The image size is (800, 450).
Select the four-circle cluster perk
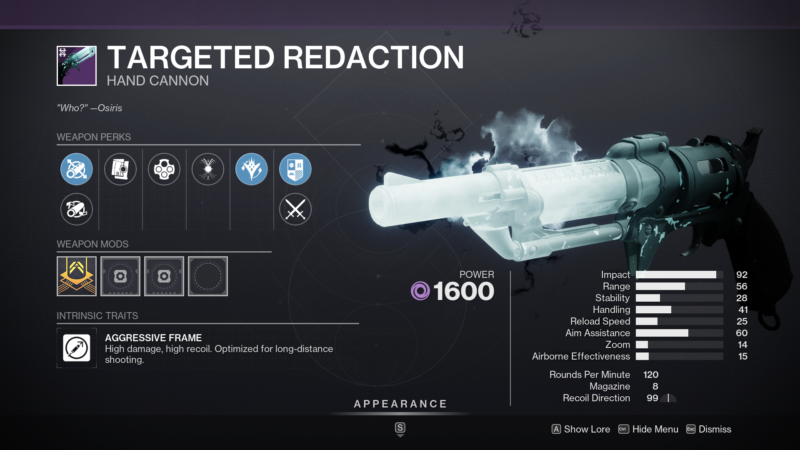coord(164,169)
